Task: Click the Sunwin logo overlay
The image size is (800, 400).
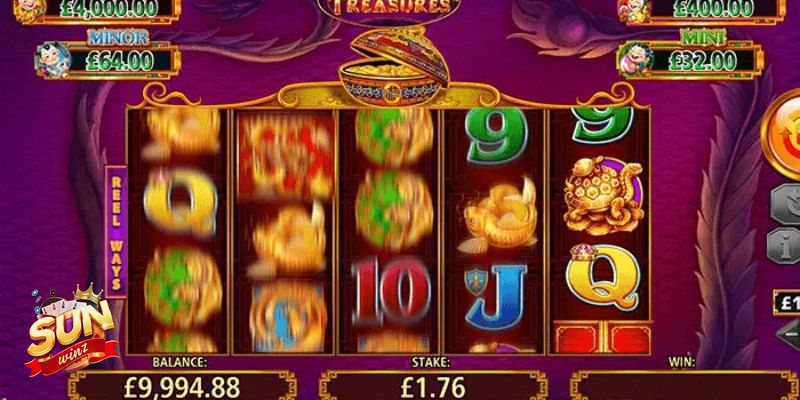Action: [68, 328]
